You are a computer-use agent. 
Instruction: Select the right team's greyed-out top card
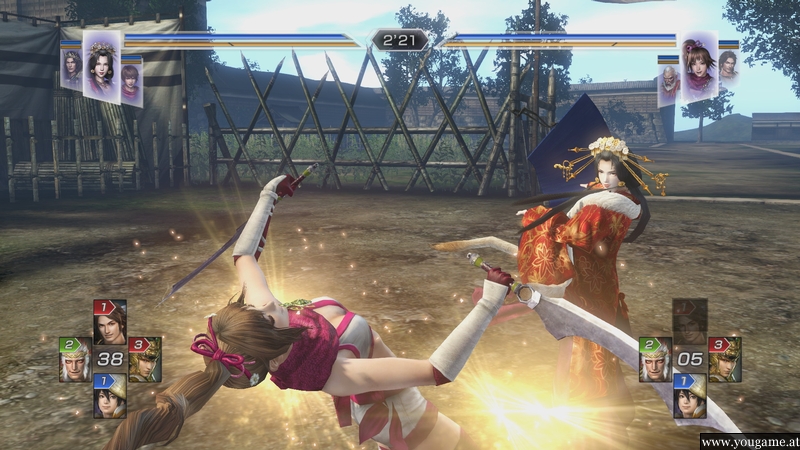pos(689,322)
